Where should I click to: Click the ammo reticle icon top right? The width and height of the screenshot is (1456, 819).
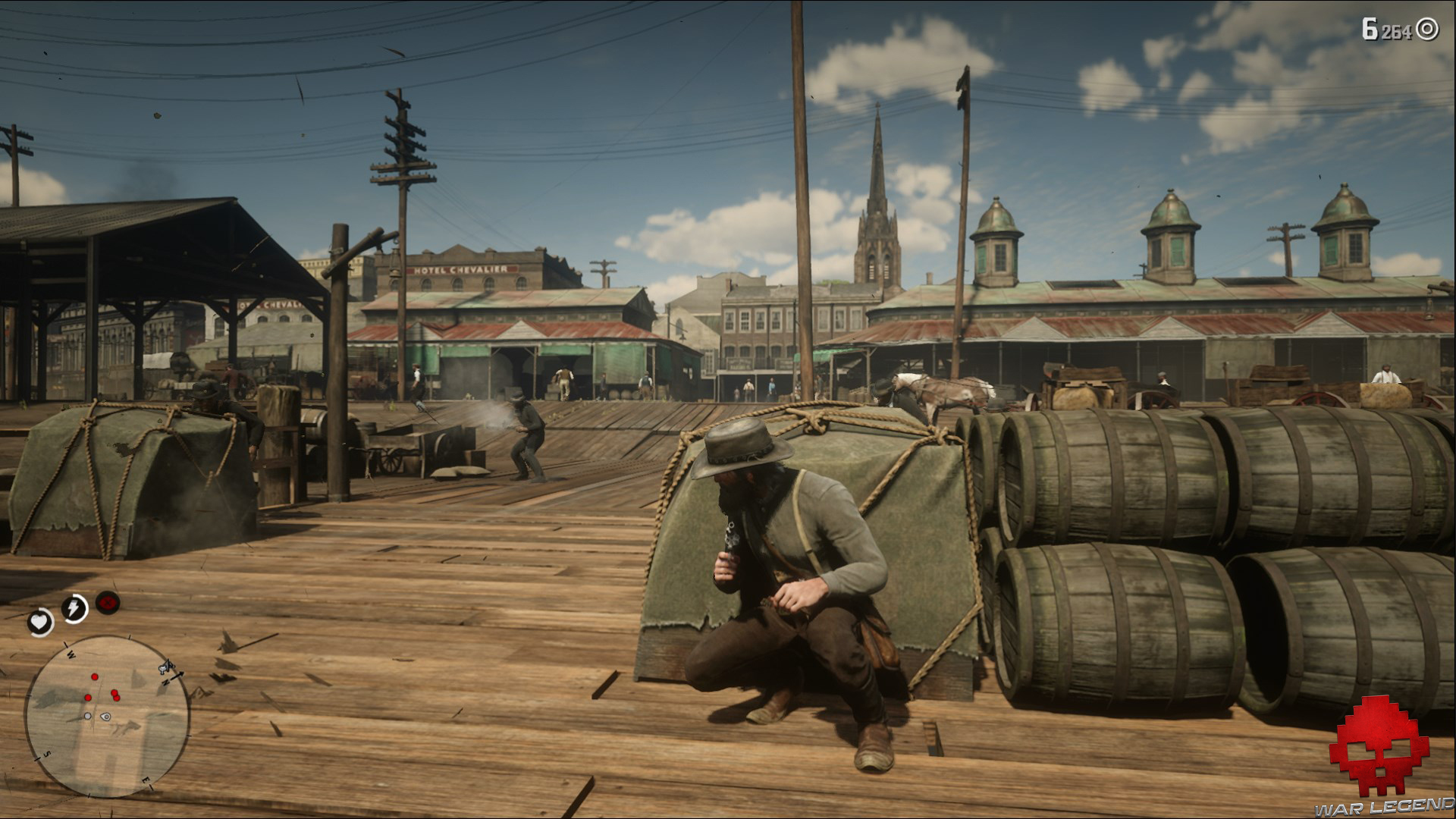point(1426,28)
